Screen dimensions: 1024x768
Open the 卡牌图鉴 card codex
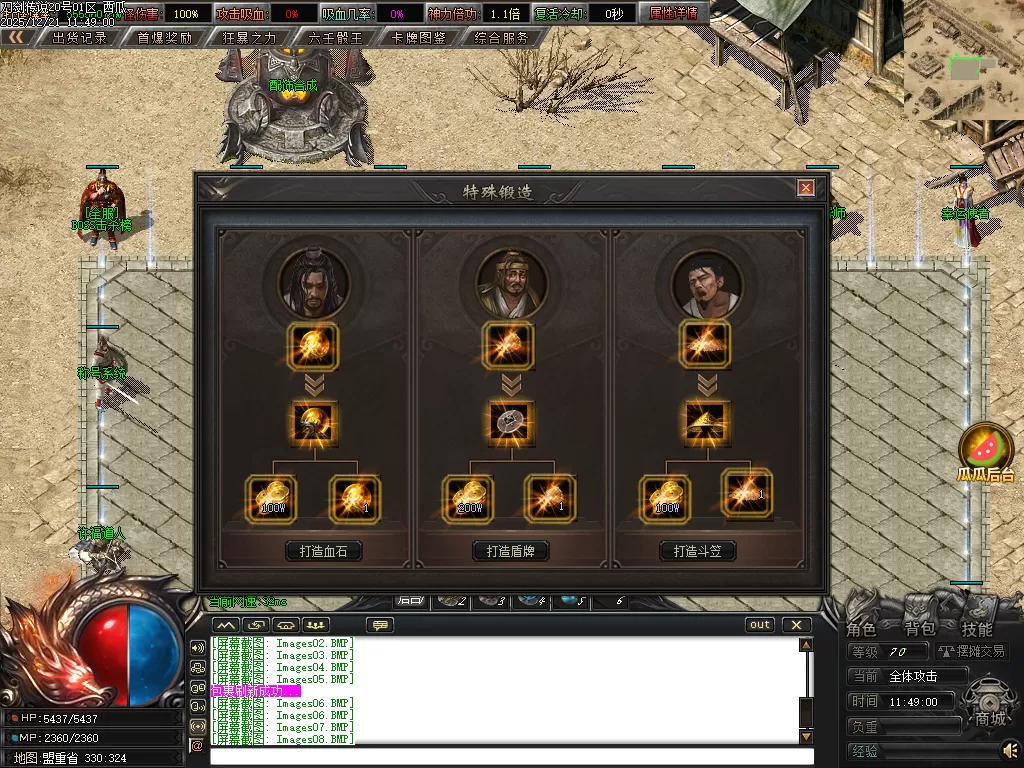click(419, 38)
